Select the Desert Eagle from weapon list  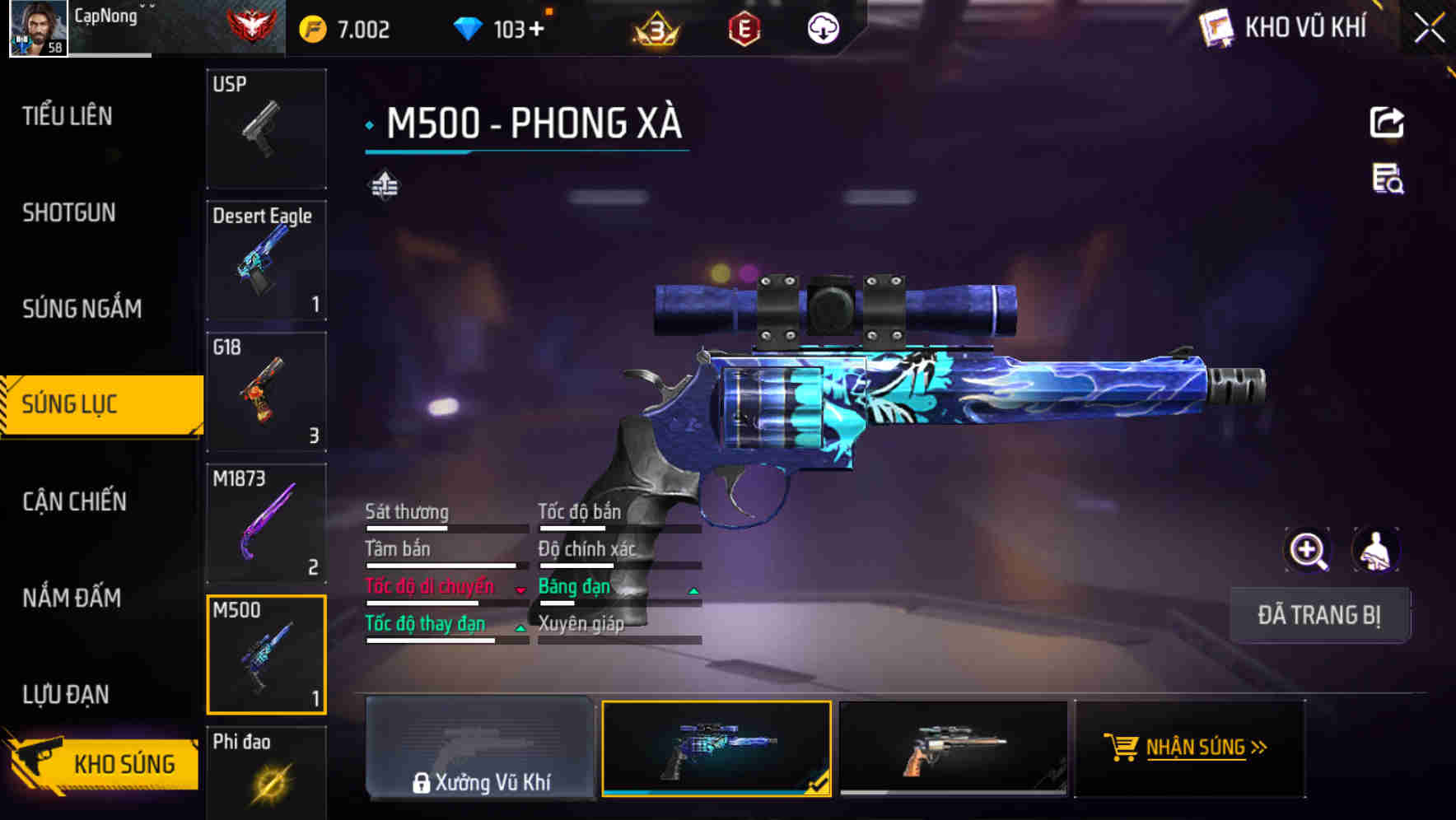pyautogui.click(x=266, y=259)
